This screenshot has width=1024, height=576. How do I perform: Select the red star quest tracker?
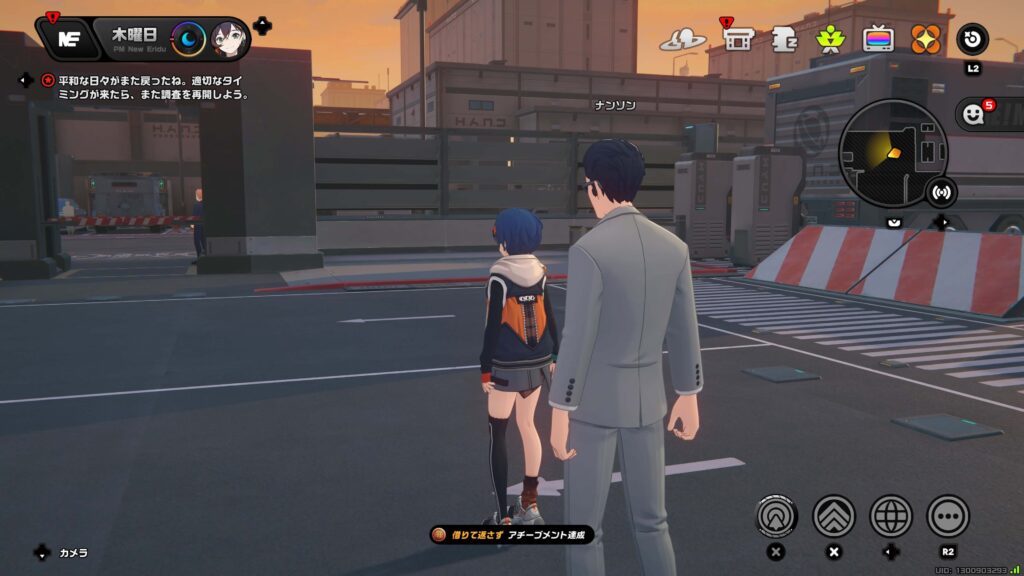click(48, 80)
